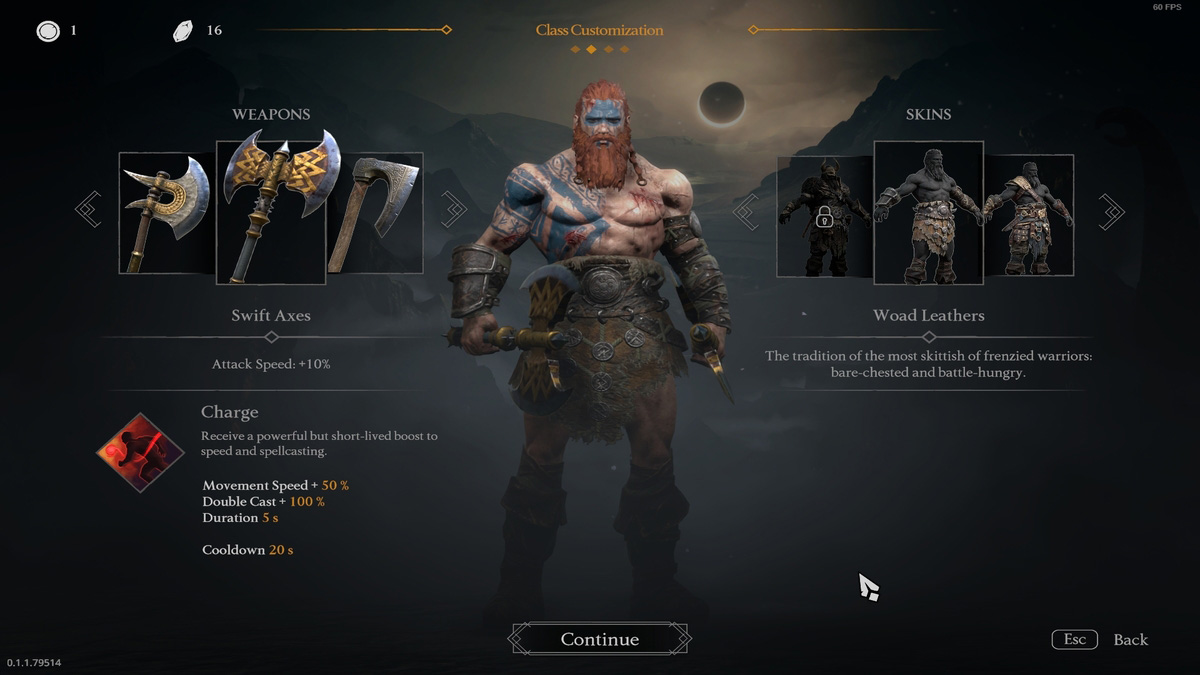Go back using the Back button
The width and height of the screenshot is (1200, 675).
[1130, 640]
